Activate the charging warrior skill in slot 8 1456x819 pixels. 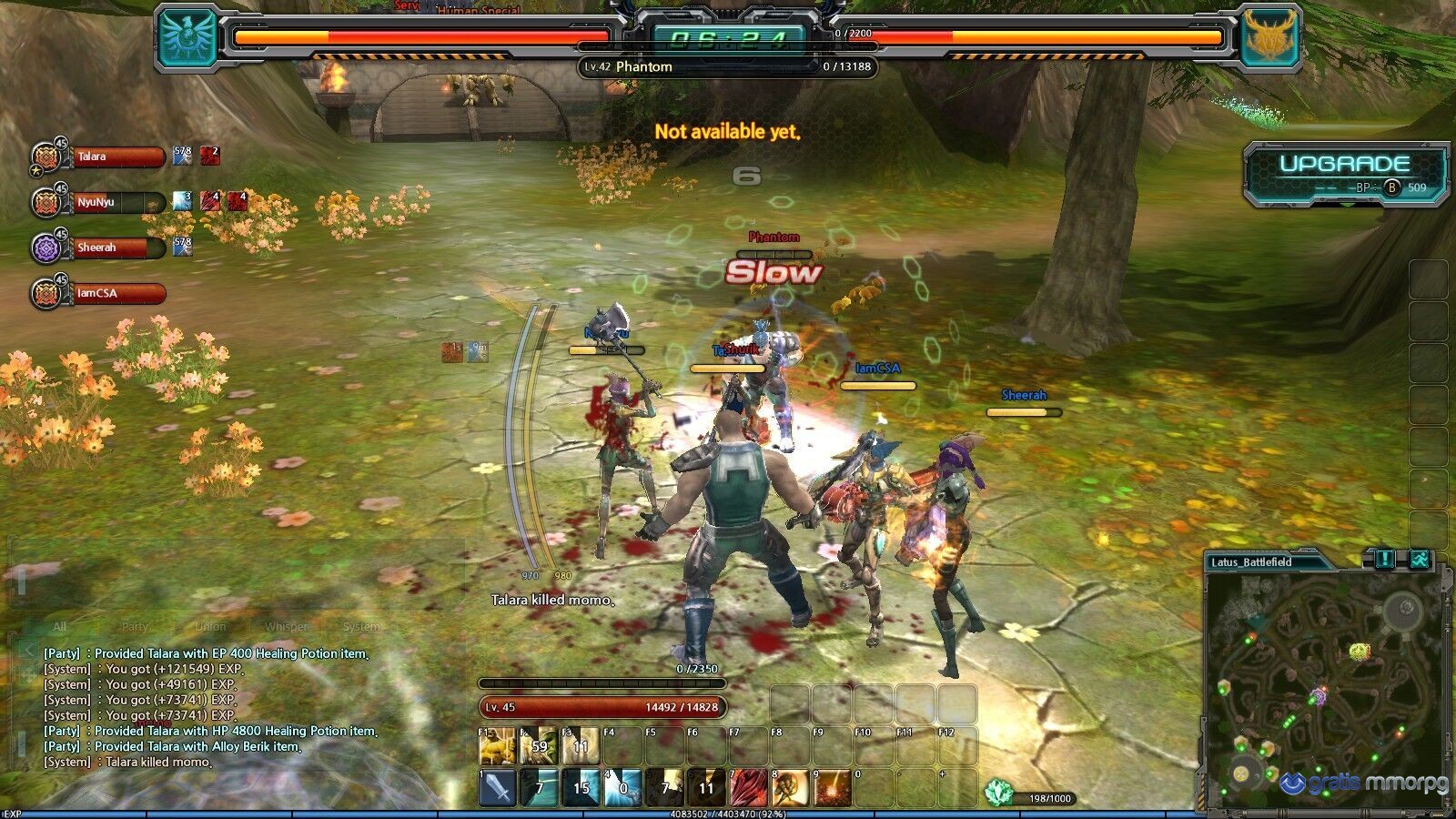(x=790, y=787)
